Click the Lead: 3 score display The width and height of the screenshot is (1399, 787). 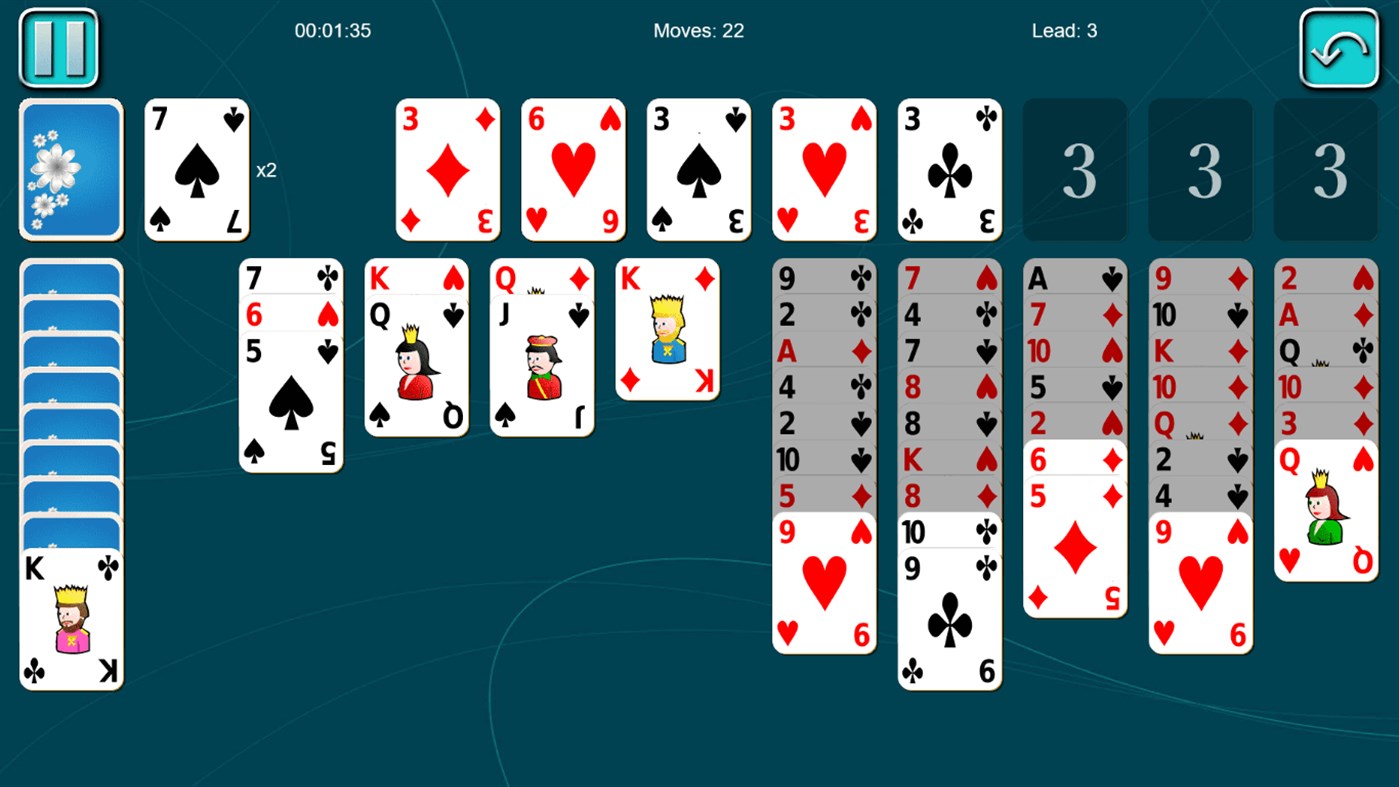click(x=1062, y=30)
